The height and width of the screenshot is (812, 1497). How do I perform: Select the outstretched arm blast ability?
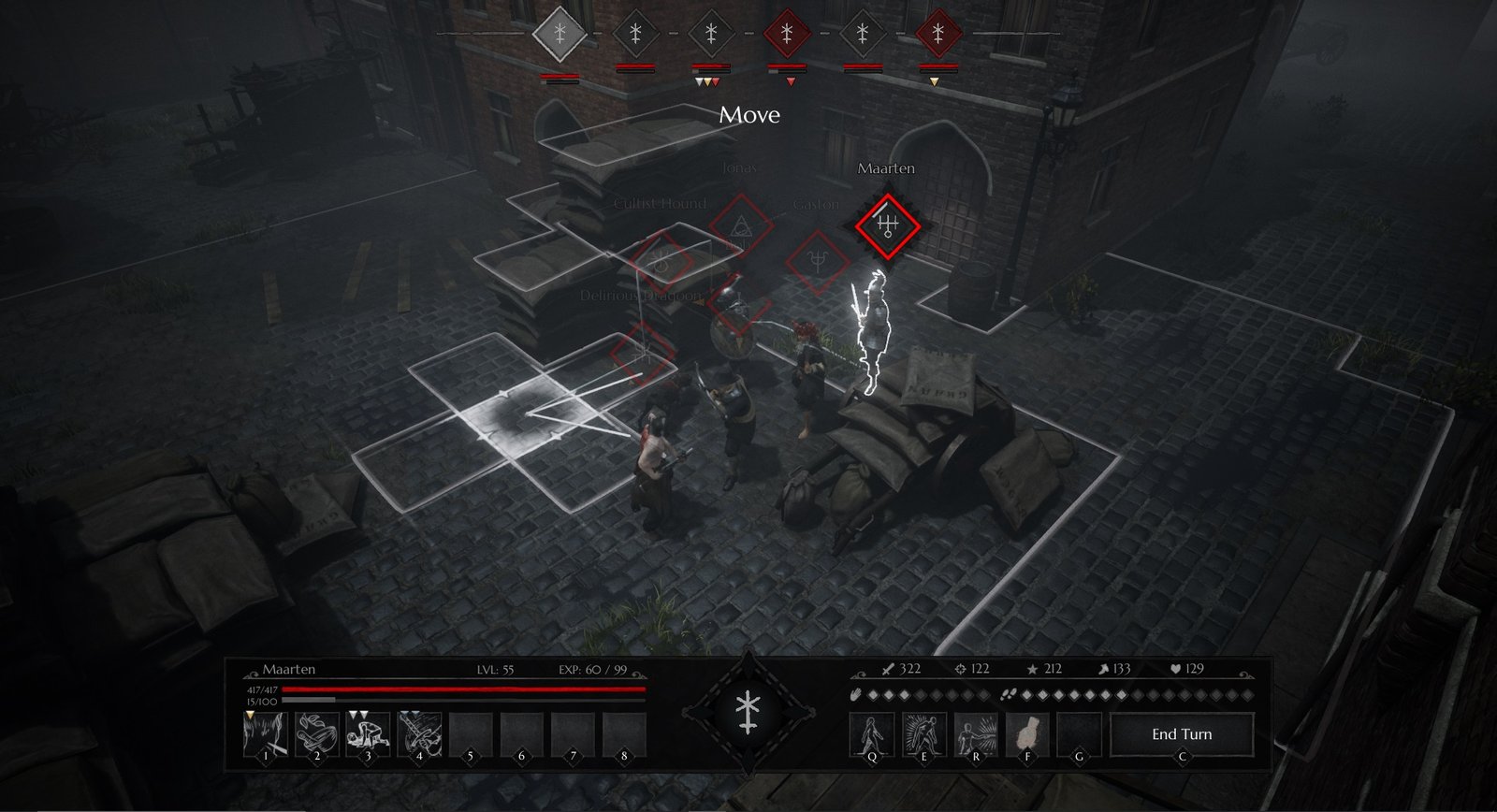(975, 734)
